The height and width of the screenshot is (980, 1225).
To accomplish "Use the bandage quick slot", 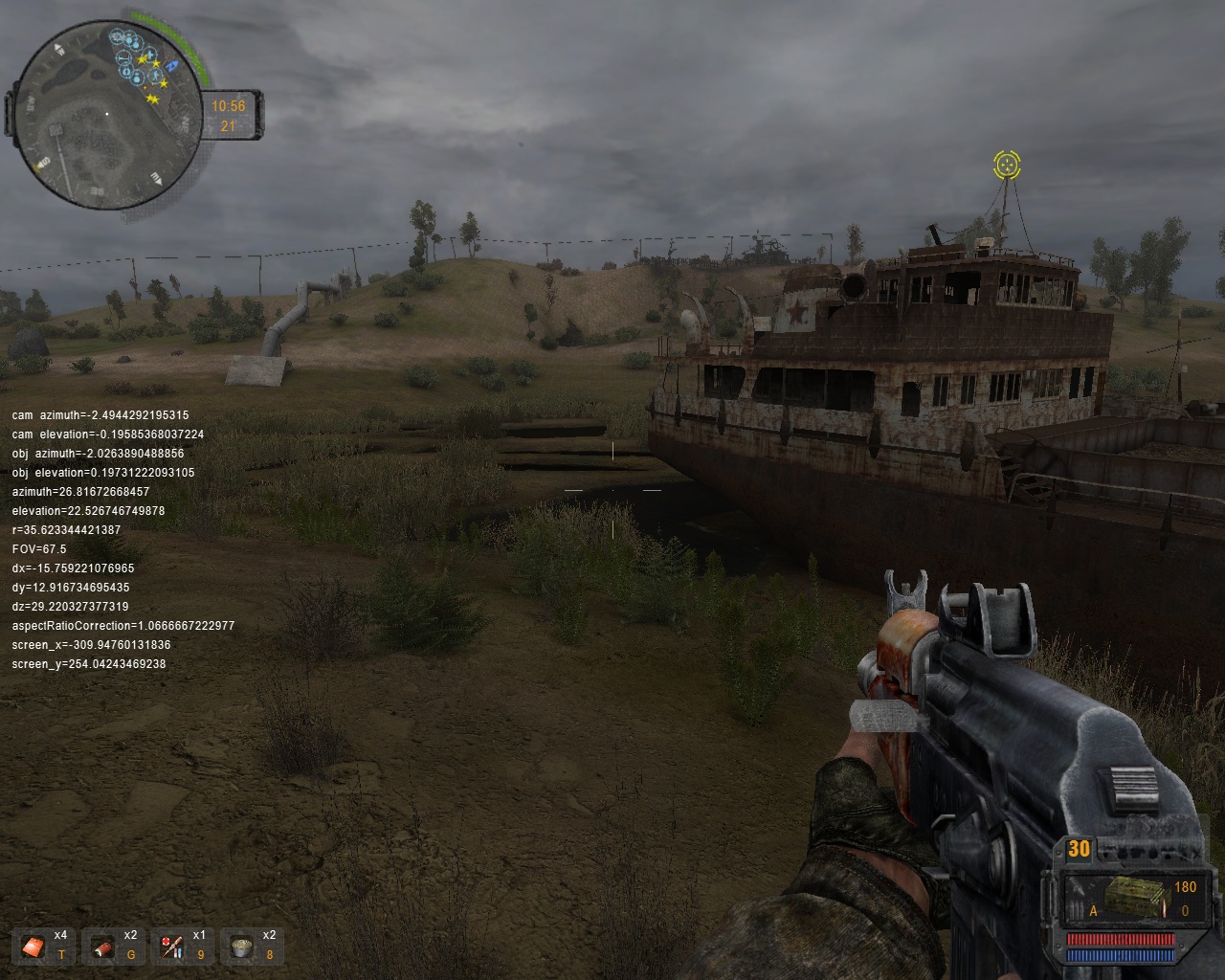I will pos(102,947).
